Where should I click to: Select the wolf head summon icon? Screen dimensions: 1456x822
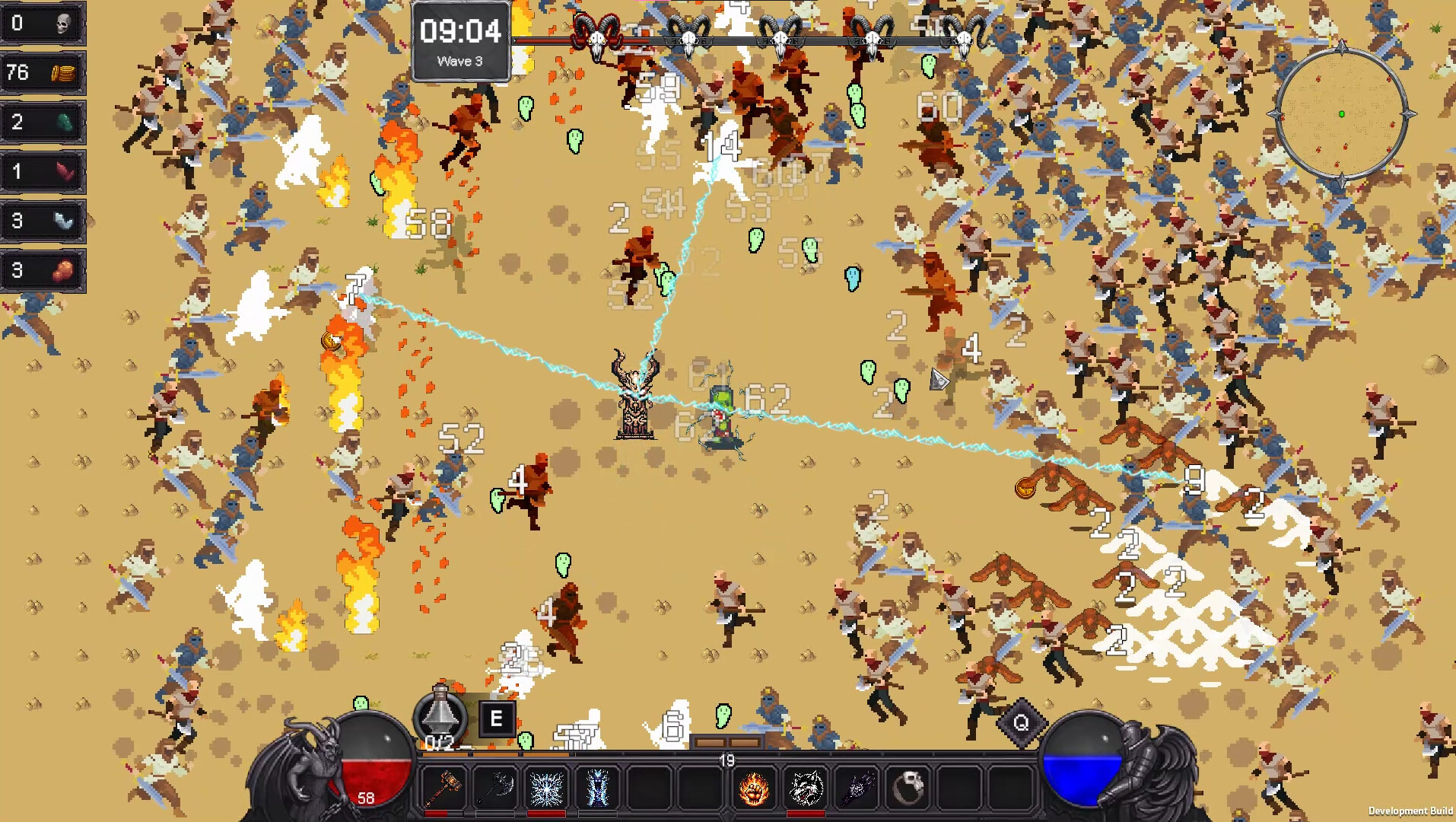806,788
